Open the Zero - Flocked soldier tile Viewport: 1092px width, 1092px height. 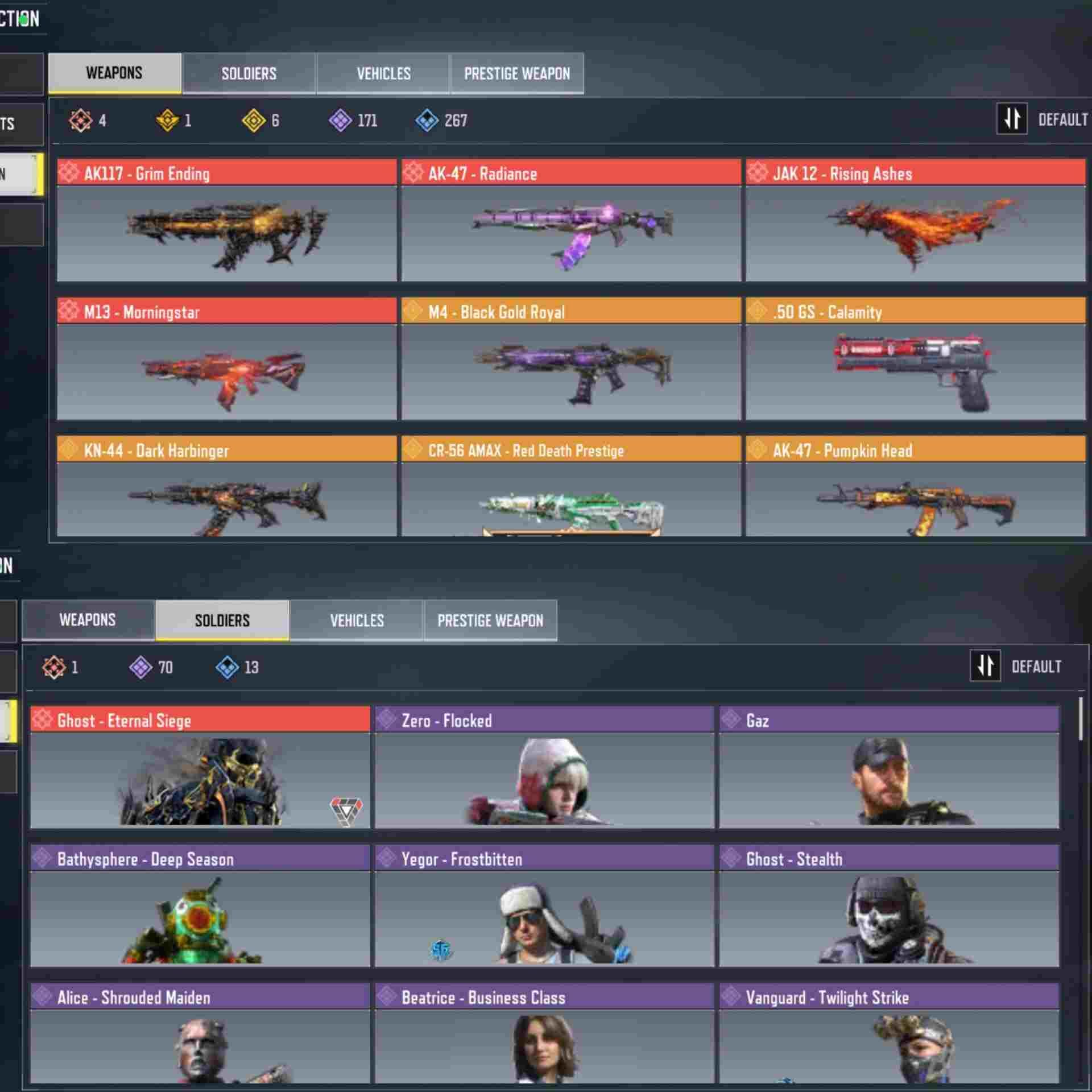(544, 768)
